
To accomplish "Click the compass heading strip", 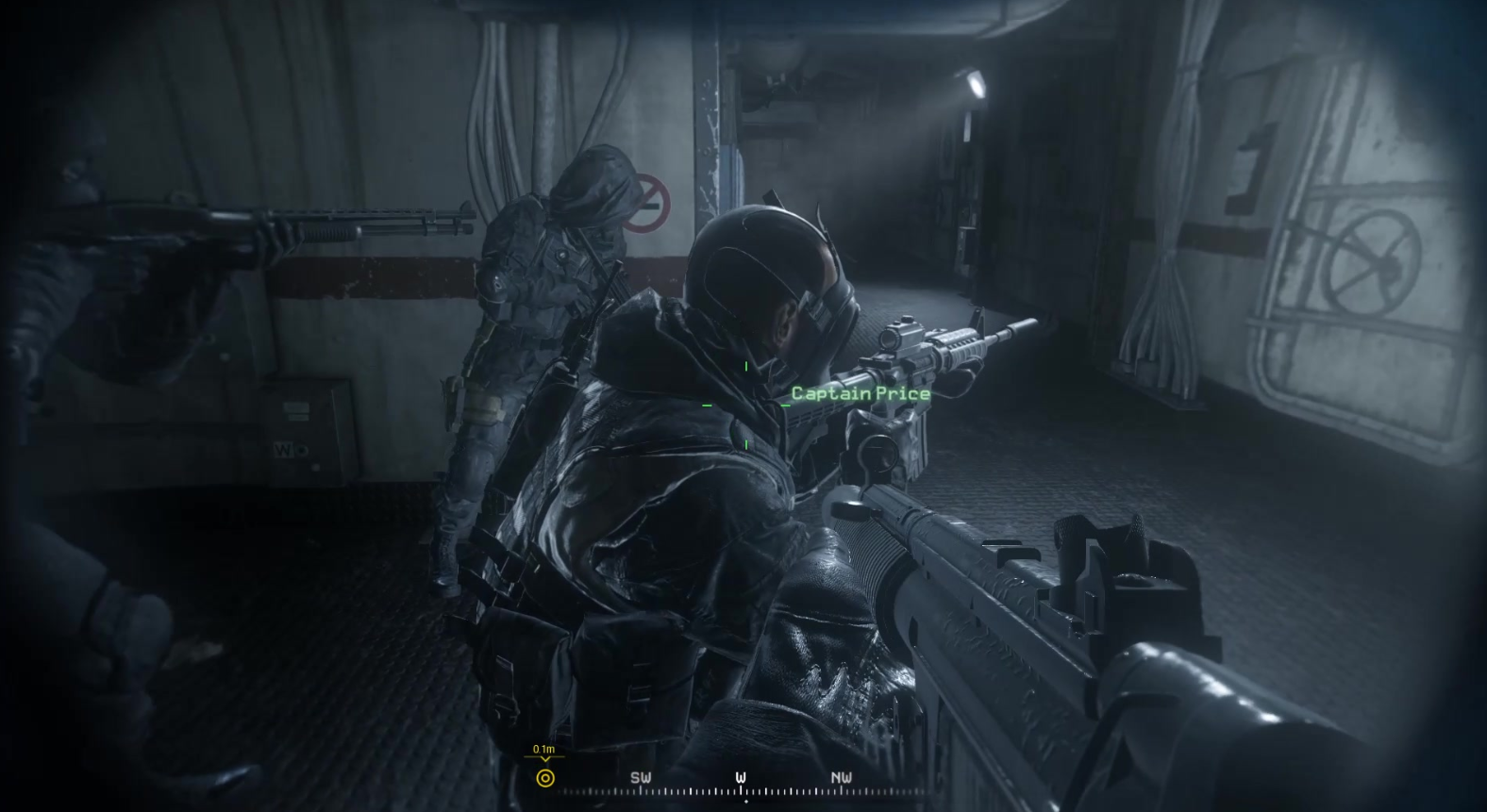I will pos(741,785).
